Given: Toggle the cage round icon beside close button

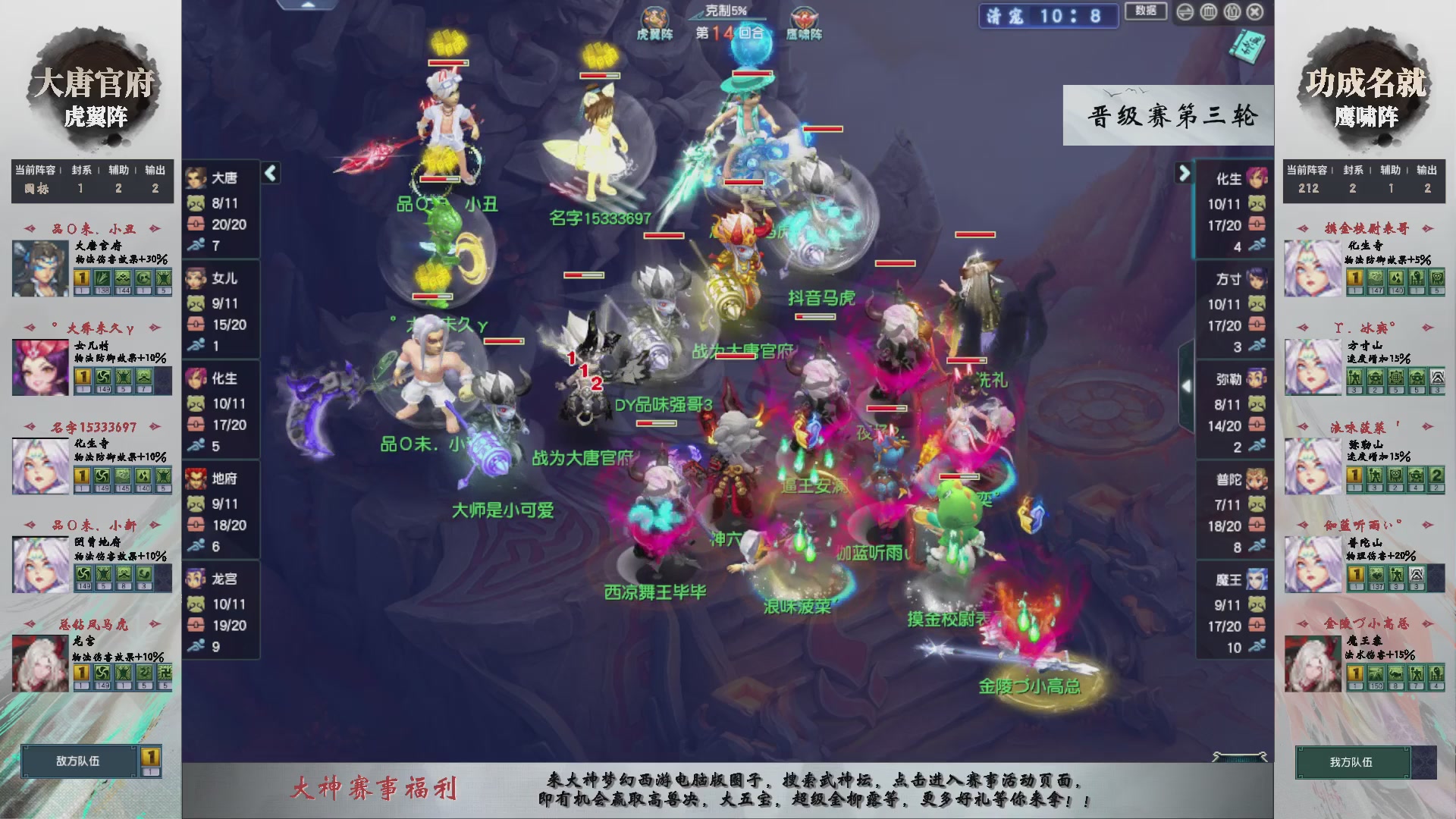Looking at the screenshot, I should tap(1232, 11).
